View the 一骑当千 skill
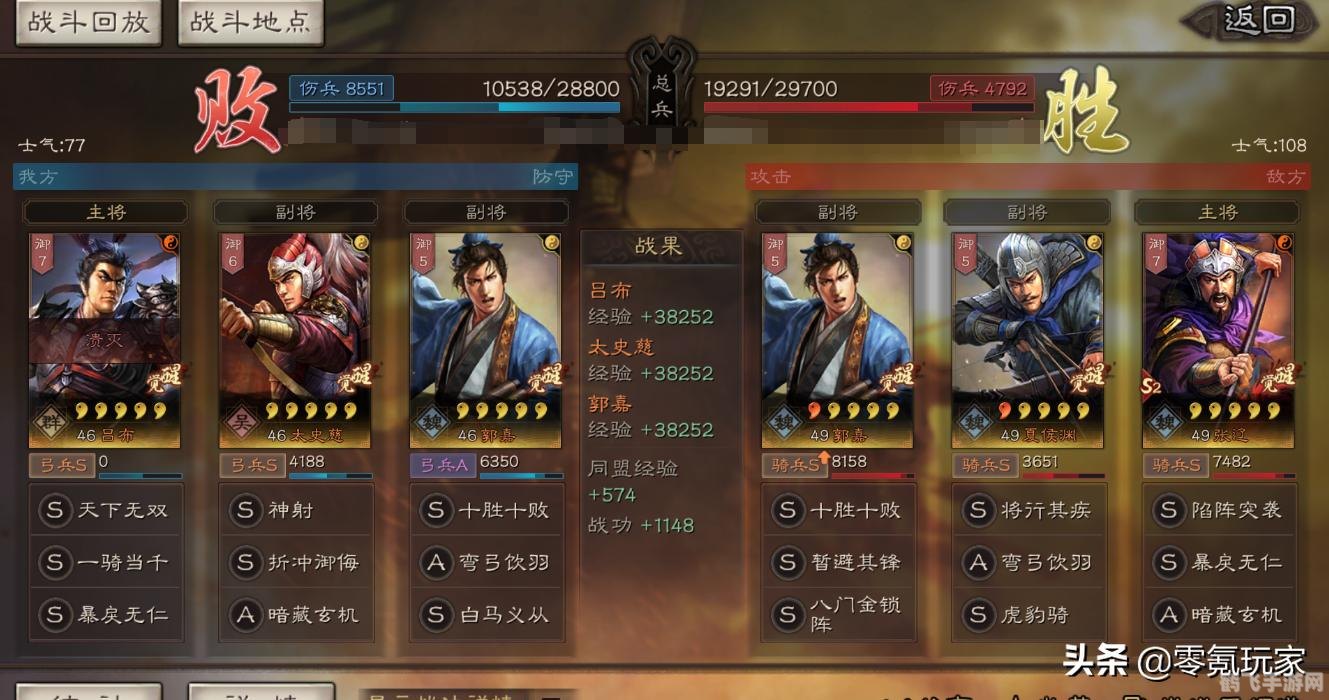 105,562
